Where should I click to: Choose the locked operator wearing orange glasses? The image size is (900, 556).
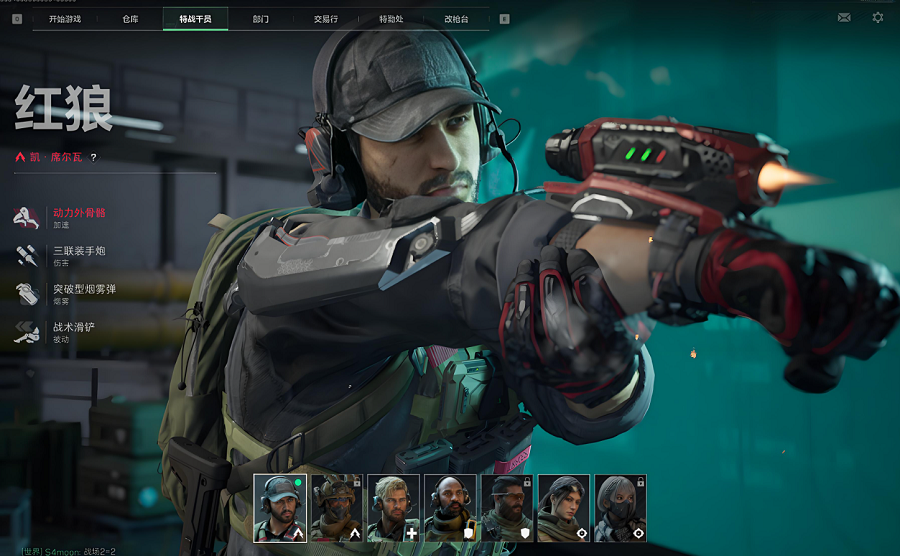tap(507, 508)
